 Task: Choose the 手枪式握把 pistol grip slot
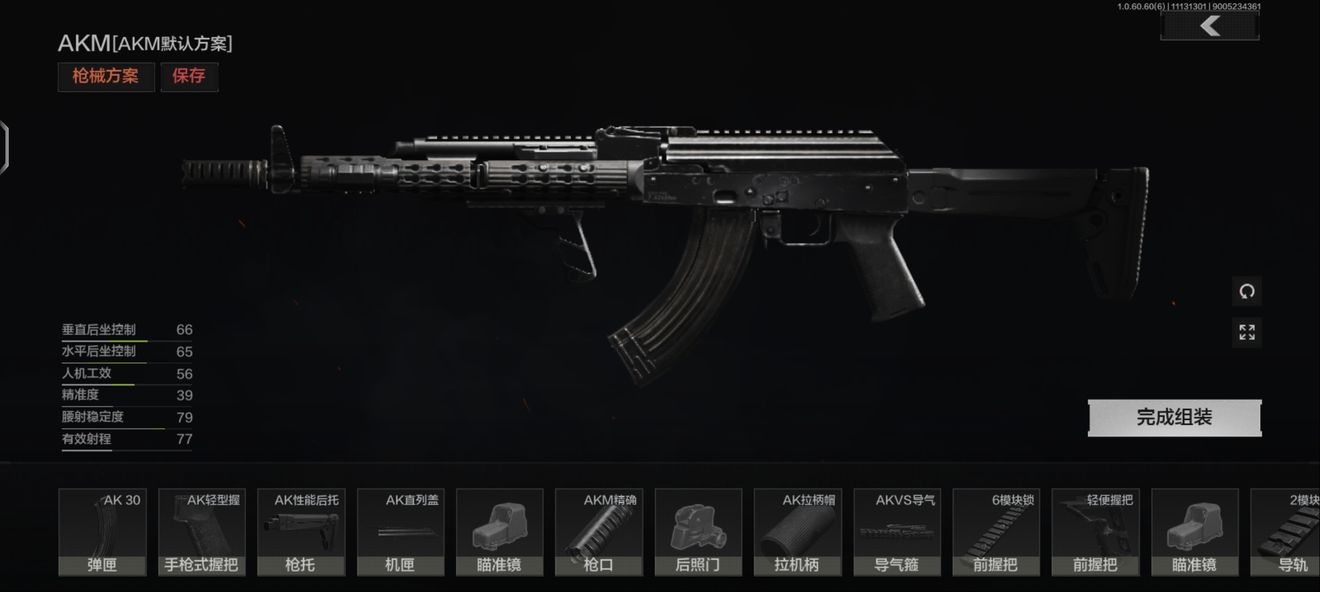coord(201,532)
